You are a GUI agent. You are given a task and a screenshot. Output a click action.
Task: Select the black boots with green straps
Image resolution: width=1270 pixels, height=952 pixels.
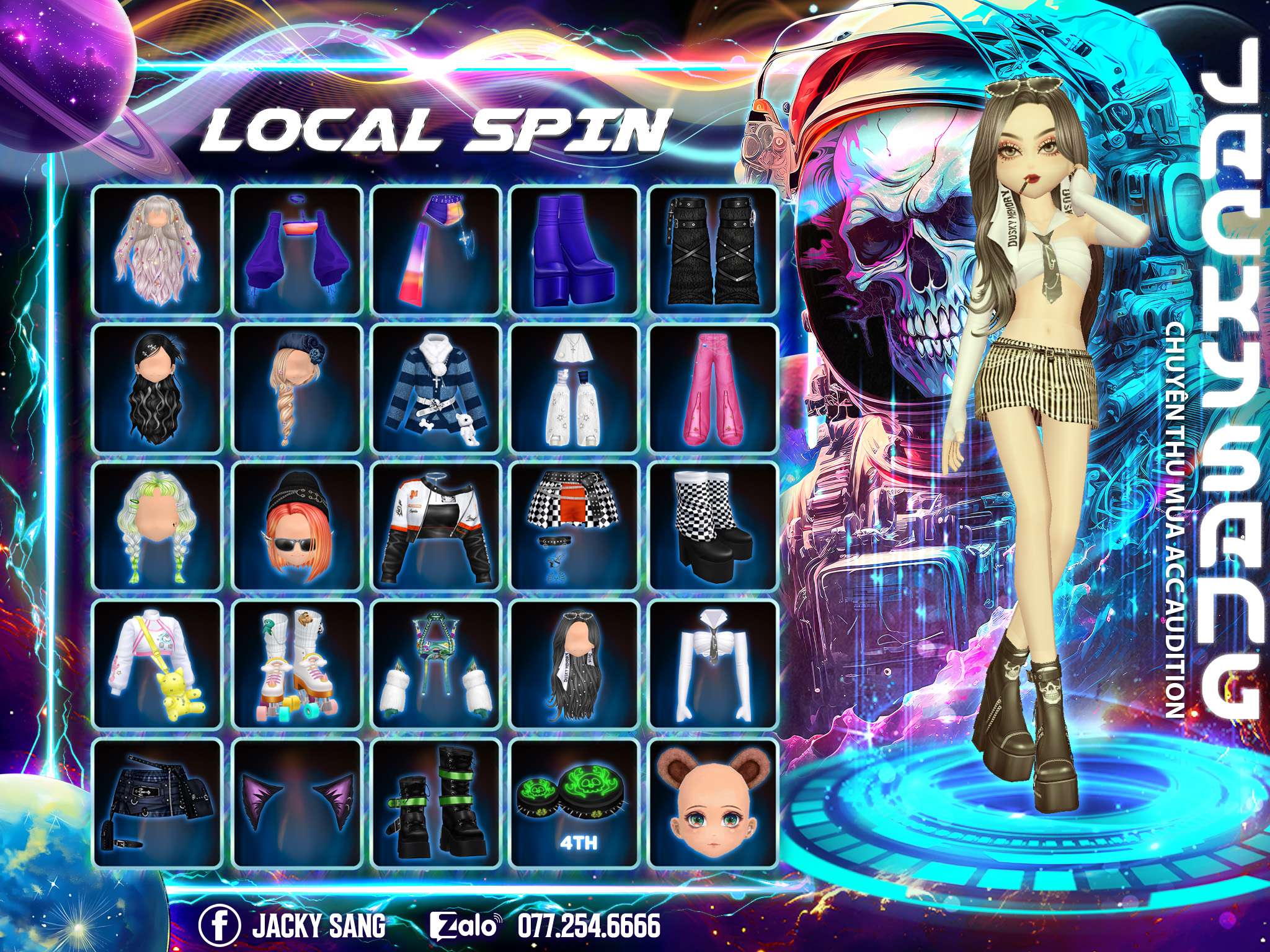pyautogui.click(x=435, y=803)
